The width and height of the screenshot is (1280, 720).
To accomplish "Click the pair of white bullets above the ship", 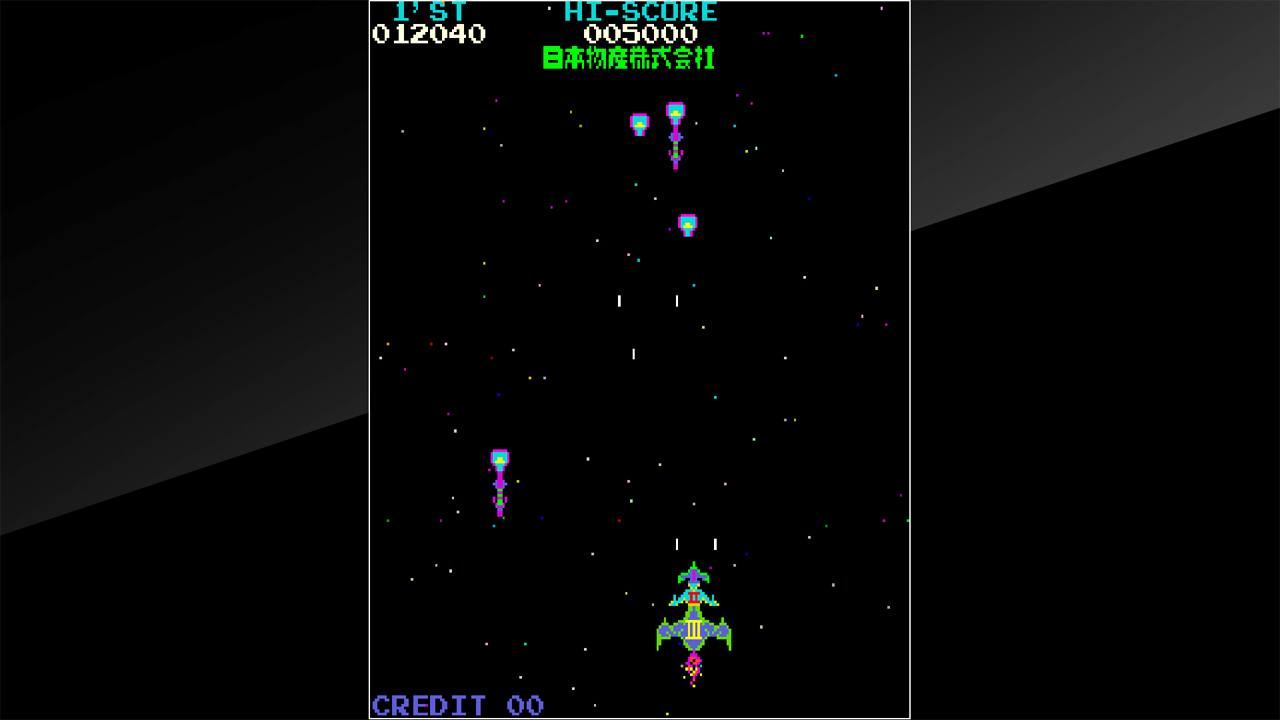I will pyautogui.click(x=696, y=542).
